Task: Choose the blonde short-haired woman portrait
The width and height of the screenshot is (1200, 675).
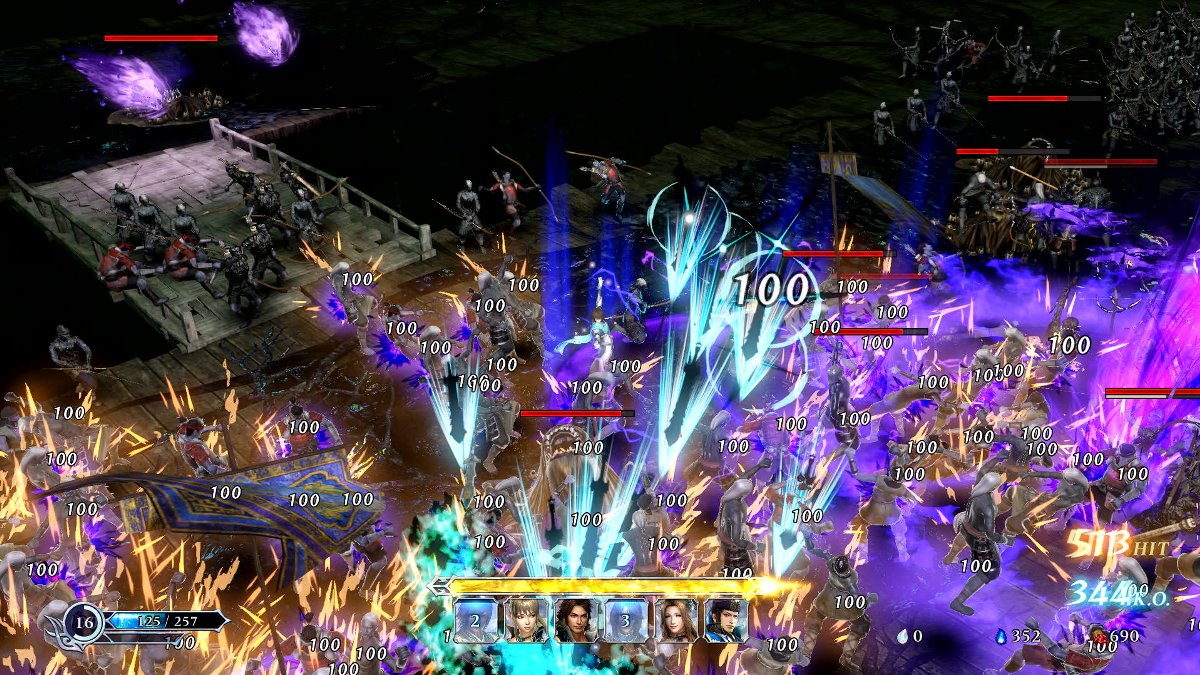Action: tap(526, 620)
